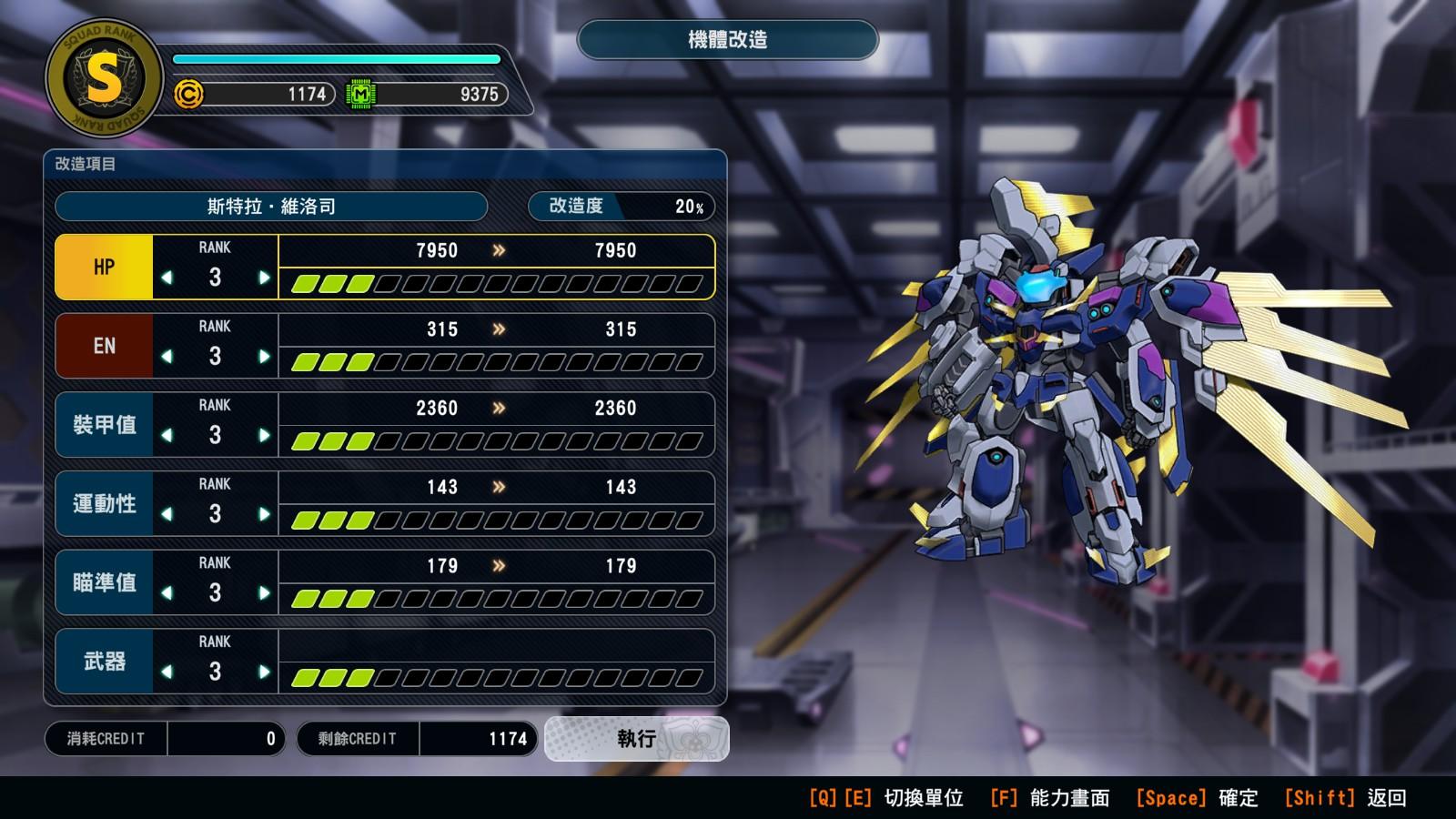Lower 運動性 rank with left arrow

[167, 514]
